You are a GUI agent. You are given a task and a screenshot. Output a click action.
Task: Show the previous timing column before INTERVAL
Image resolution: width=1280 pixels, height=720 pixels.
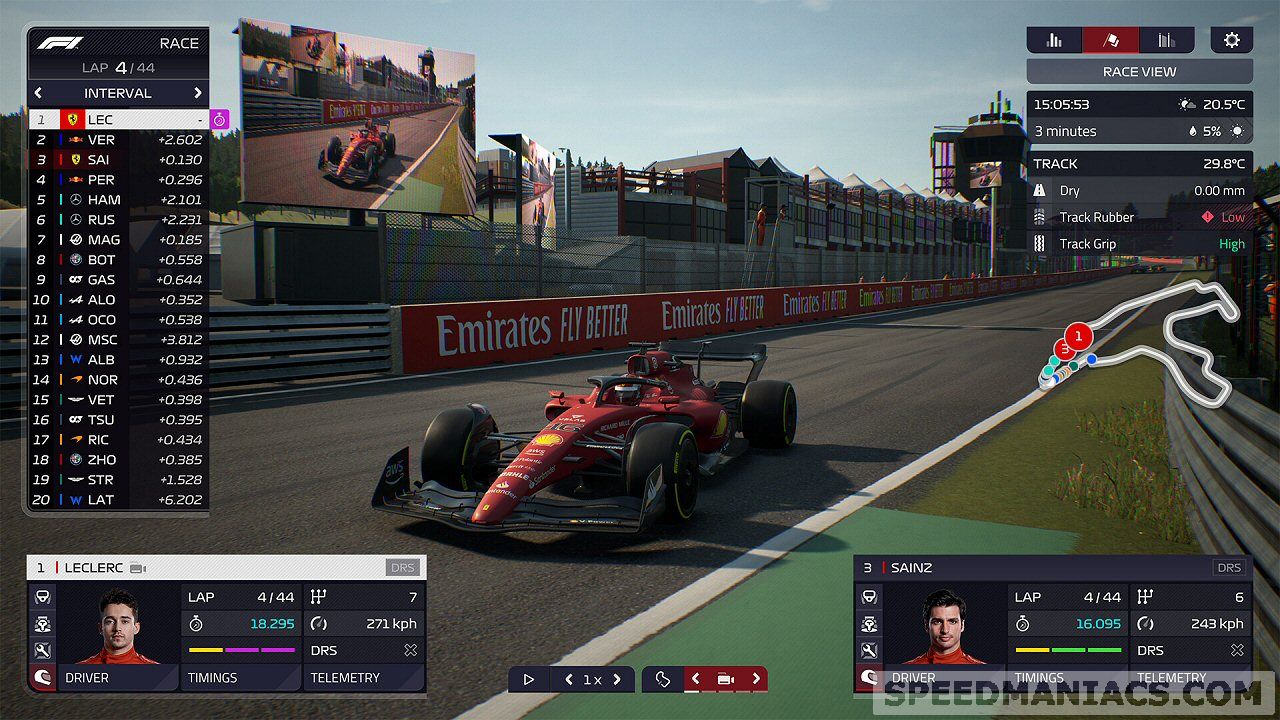pyautogui.click(x=39, y=93)
